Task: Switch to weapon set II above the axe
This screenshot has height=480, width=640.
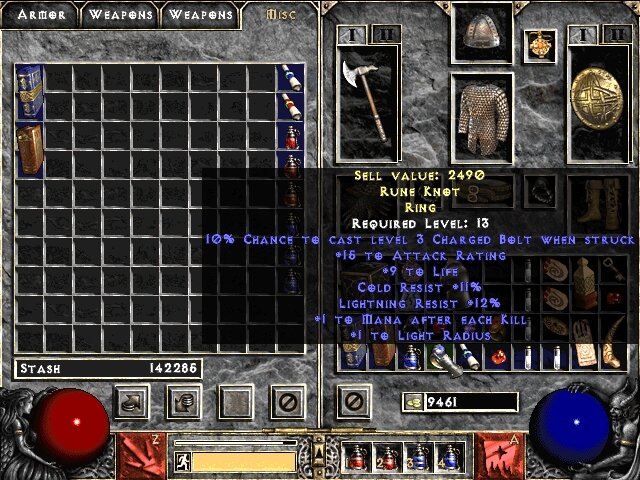Action: coord(389,33)
